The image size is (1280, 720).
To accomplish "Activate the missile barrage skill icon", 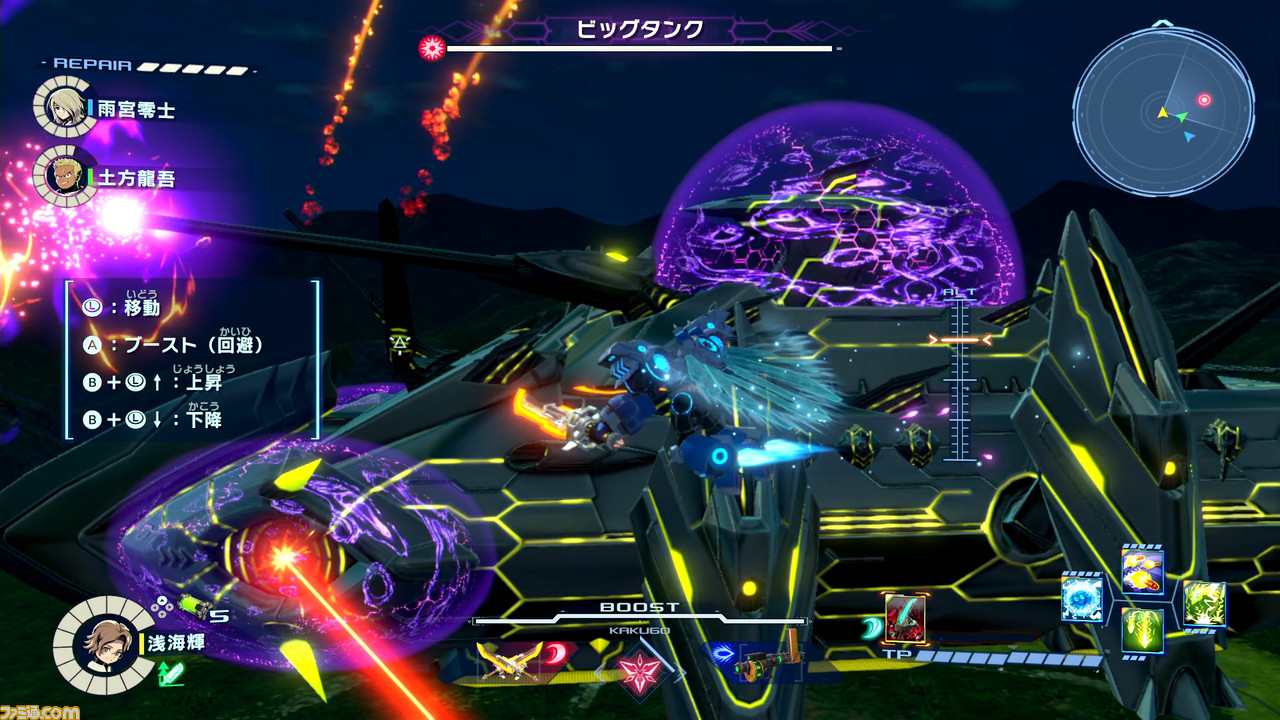I will click(1142, 571).
